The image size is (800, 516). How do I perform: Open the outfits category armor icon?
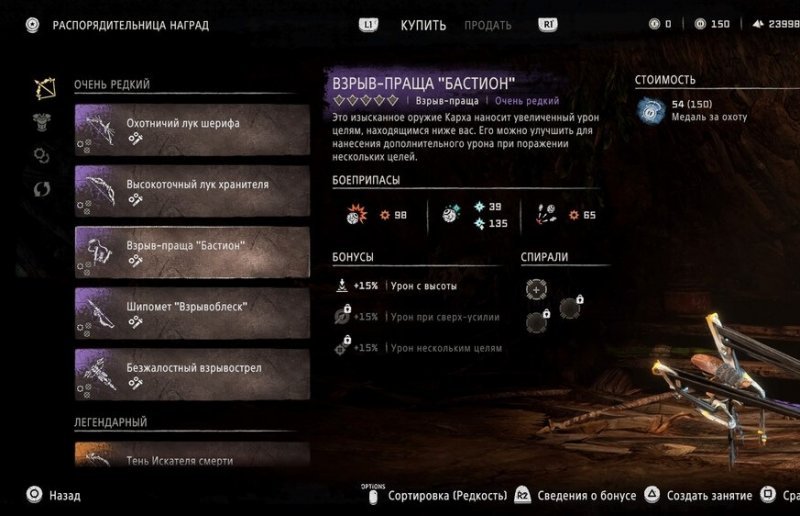tap(42, 121)
